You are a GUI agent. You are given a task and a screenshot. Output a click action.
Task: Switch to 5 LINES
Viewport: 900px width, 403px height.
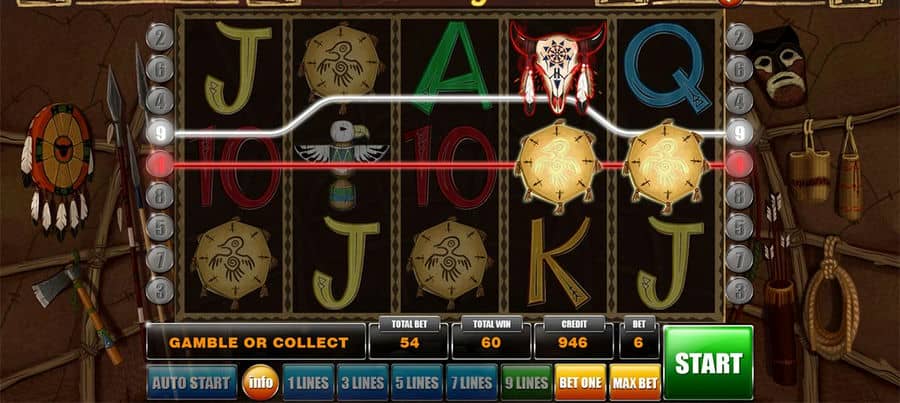[x=416, y=382]
